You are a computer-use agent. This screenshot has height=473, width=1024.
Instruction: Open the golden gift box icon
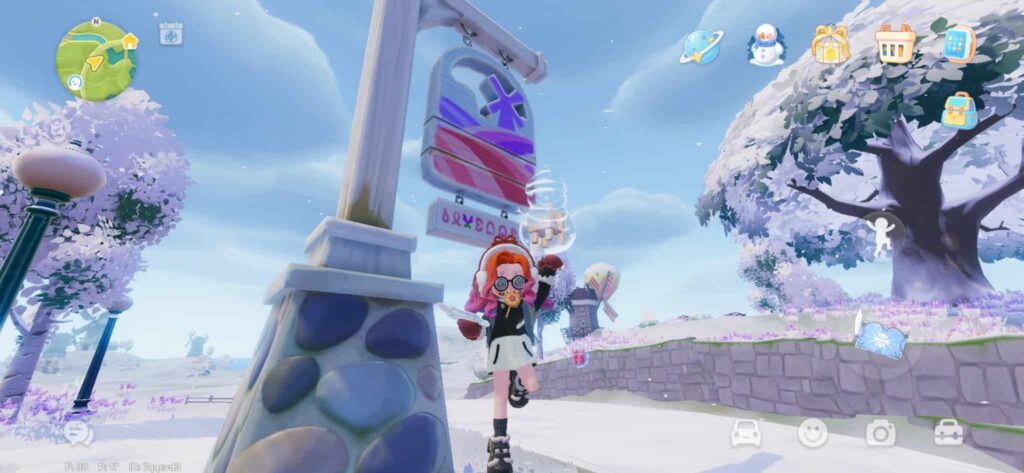click(831, 45)
